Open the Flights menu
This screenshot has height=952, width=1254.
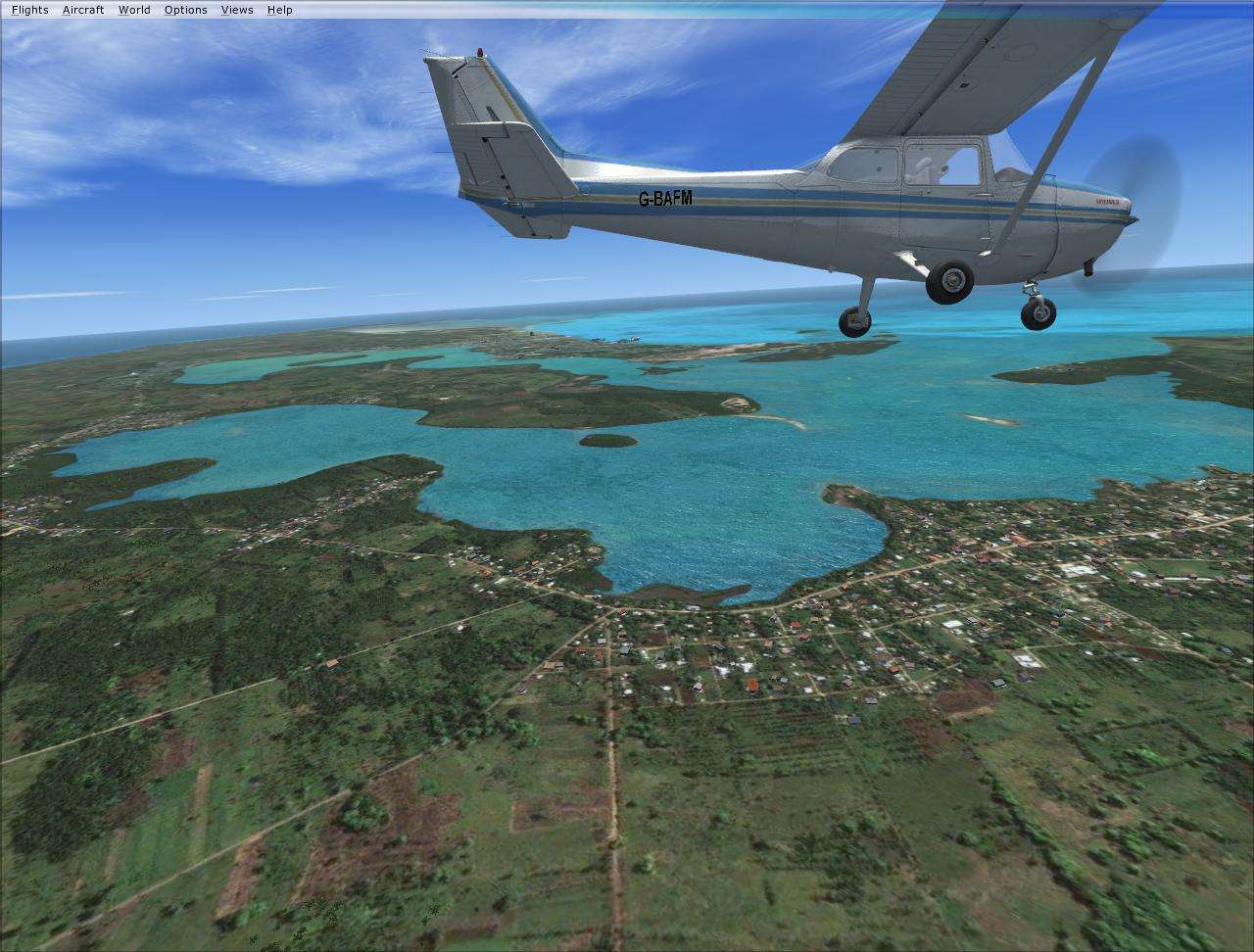[29, 10]
